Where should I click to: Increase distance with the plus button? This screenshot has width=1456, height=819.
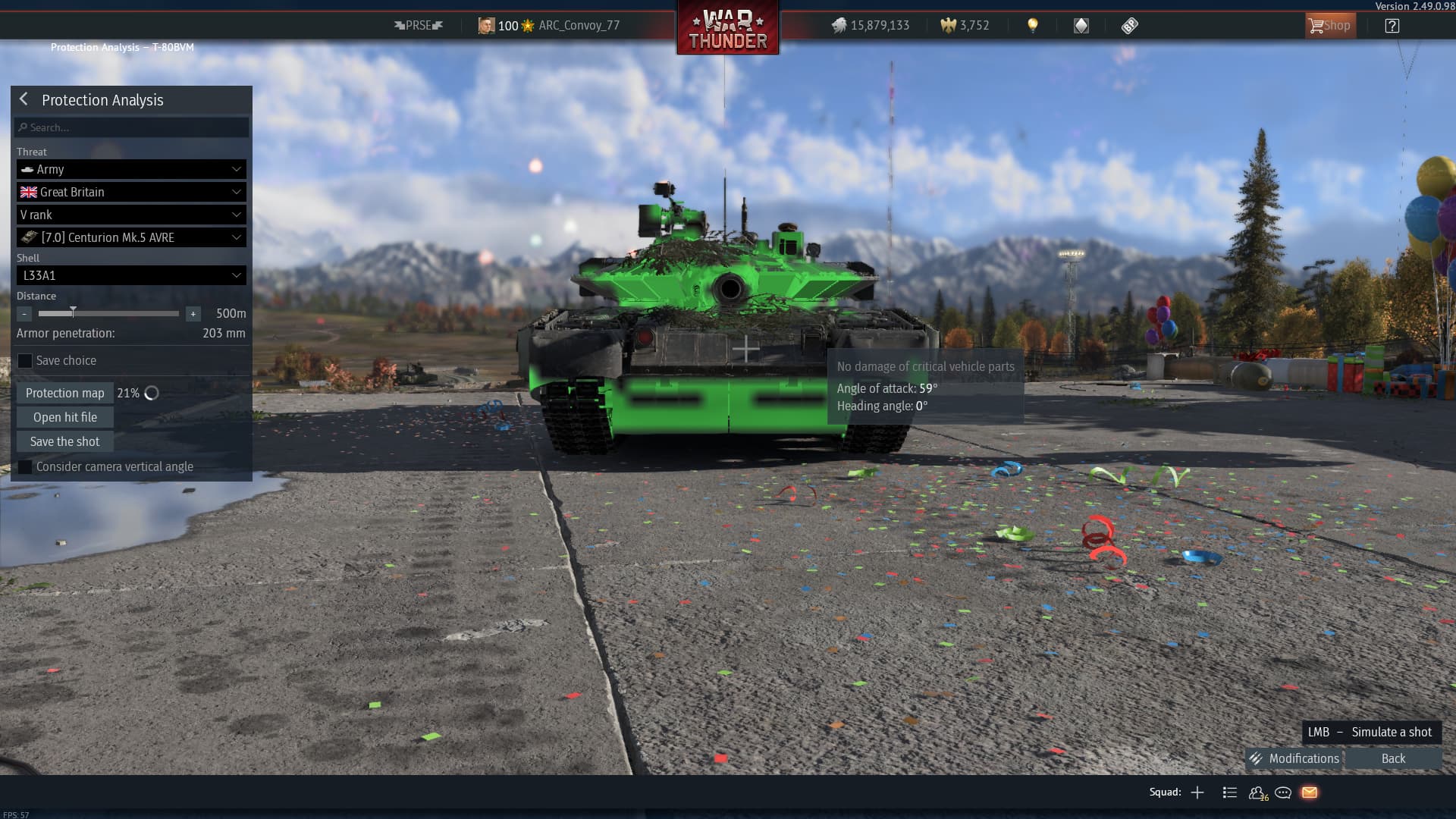point(193,313)
